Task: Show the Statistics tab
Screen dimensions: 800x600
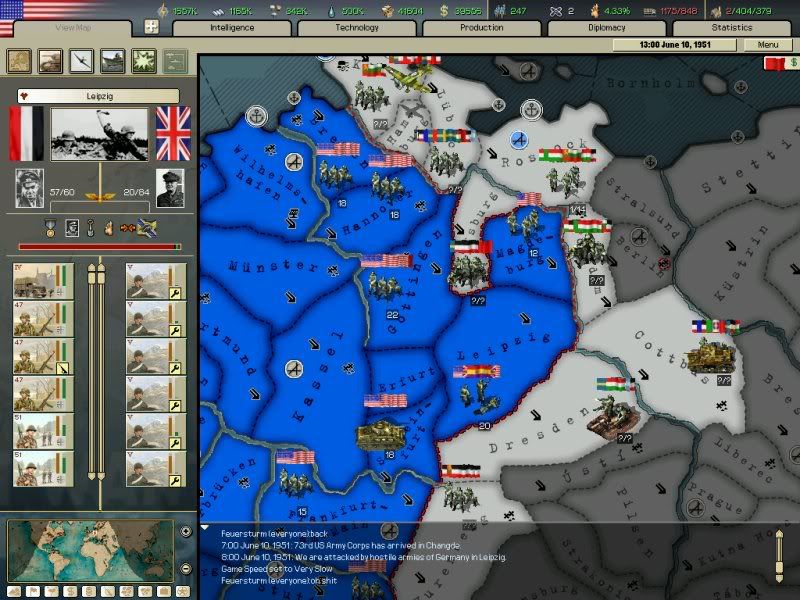Action: coord(732,28)
